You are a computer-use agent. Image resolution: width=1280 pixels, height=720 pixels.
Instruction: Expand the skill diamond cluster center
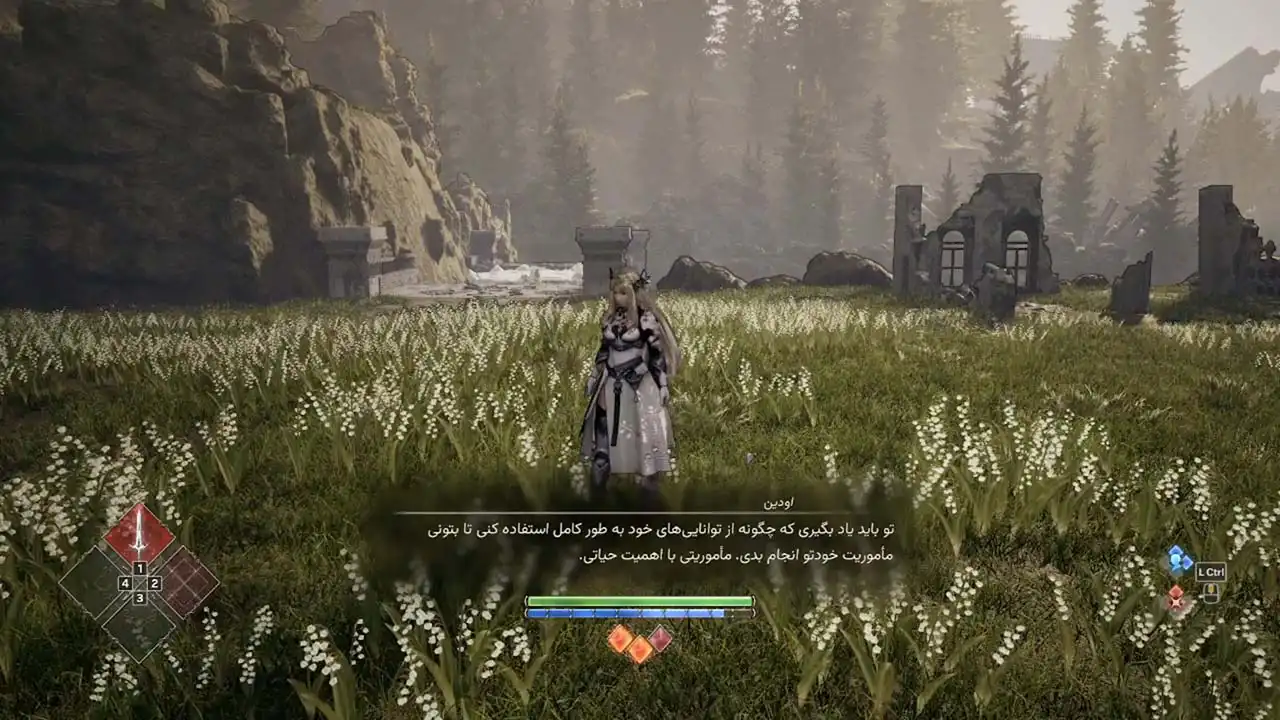click(140, 583)
